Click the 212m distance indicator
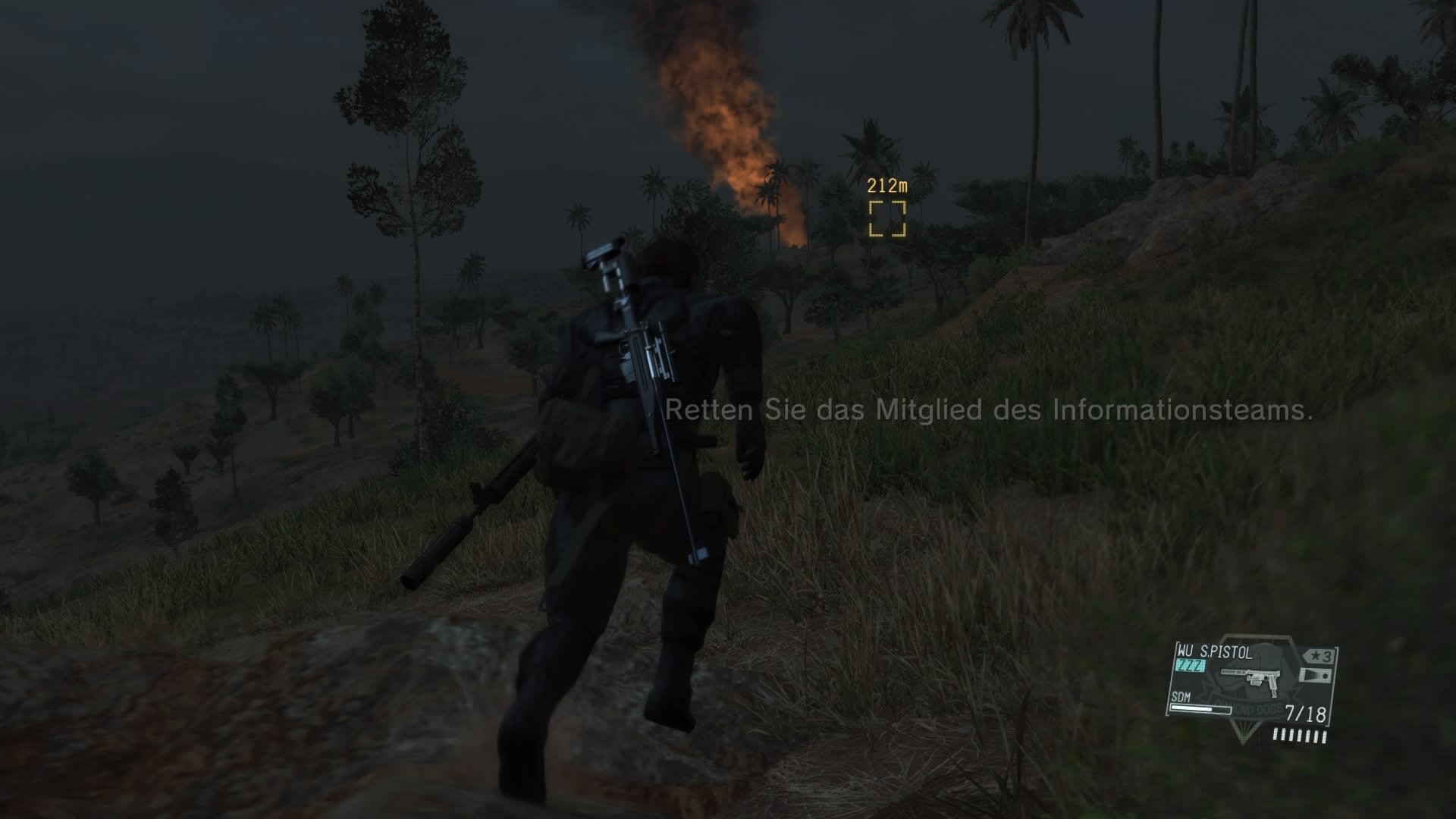This screenshot has height=819, width=1456. (x=886, y=184)
